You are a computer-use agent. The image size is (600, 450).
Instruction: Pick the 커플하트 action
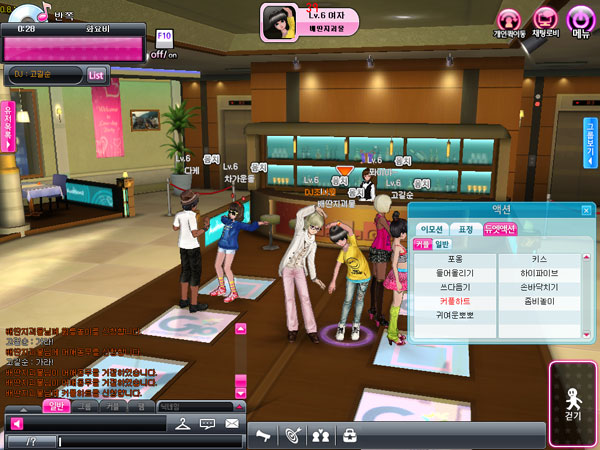pos(454,301)
